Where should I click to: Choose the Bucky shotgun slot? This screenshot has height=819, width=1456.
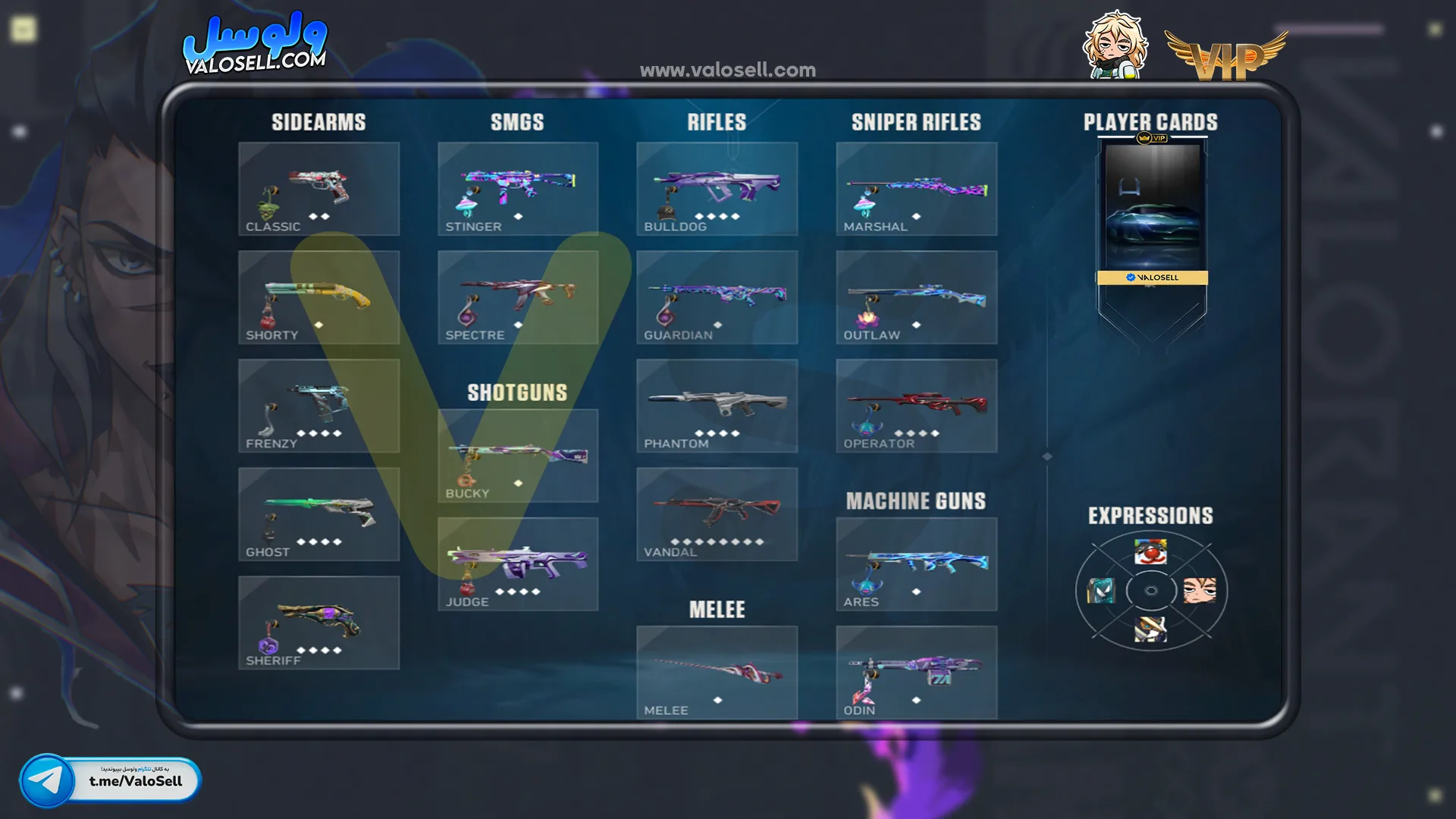[518, 456]
